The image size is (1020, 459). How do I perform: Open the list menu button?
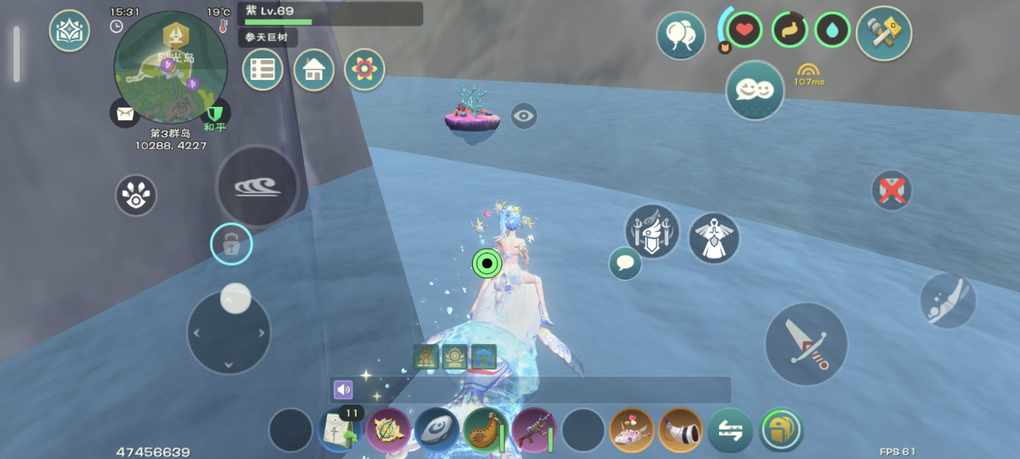[x=262, y=70]
